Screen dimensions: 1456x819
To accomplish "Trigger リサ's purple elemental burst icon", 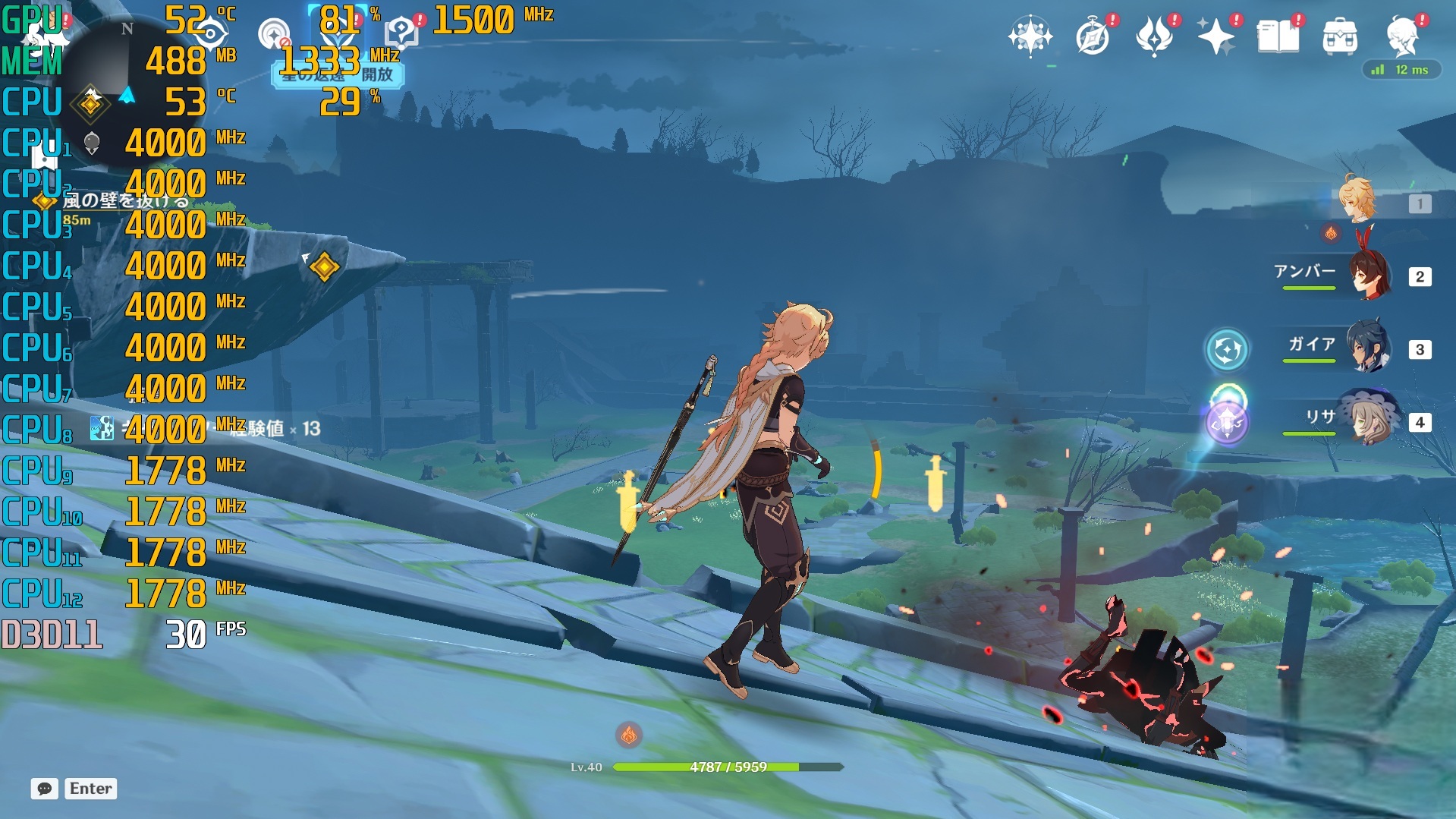I will [x=1227, y=422].
